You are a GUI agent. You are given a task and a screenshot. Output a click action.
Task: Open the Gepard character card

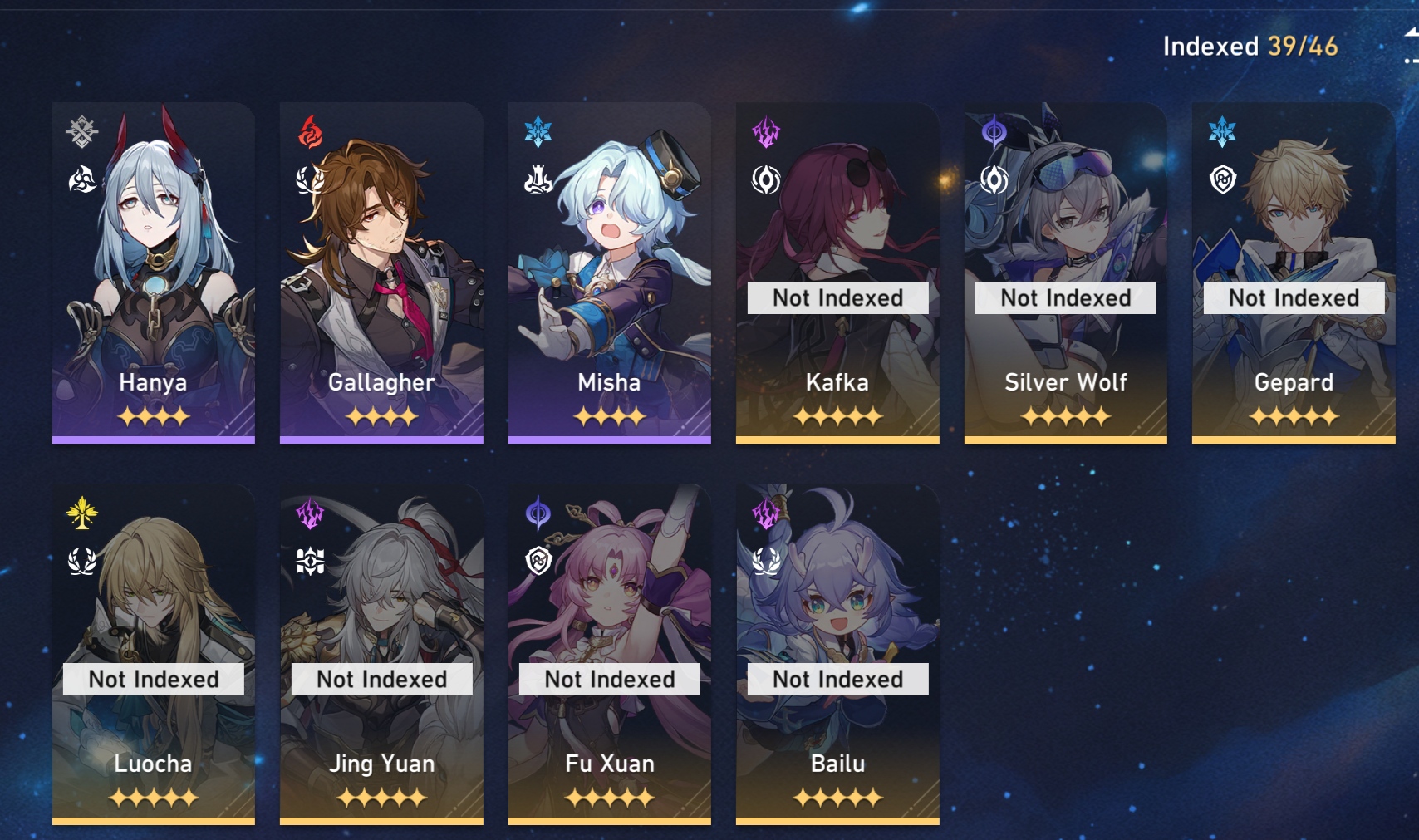pos(1294,273)
